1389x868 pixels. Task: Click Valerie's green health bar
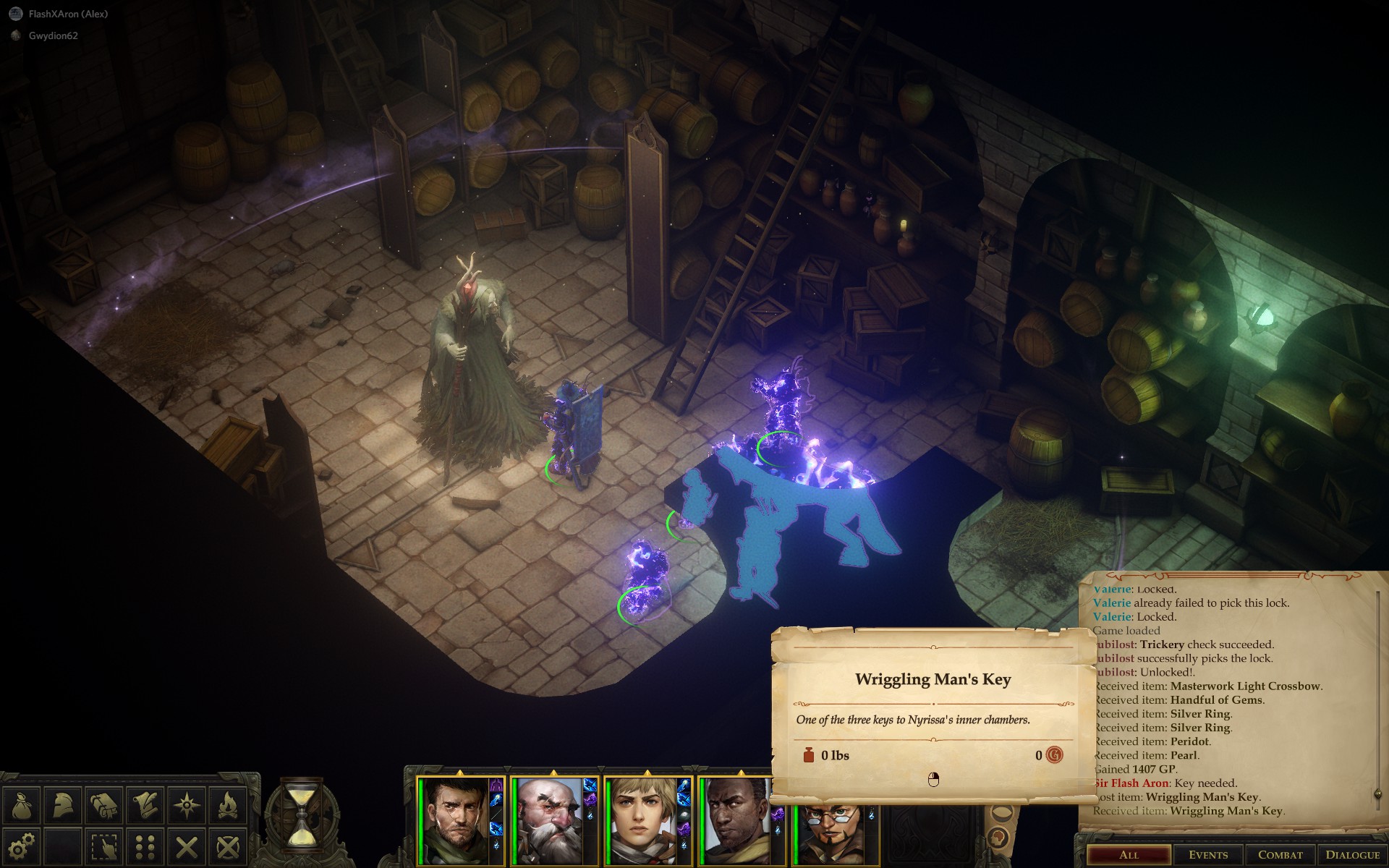pos(609,820)
